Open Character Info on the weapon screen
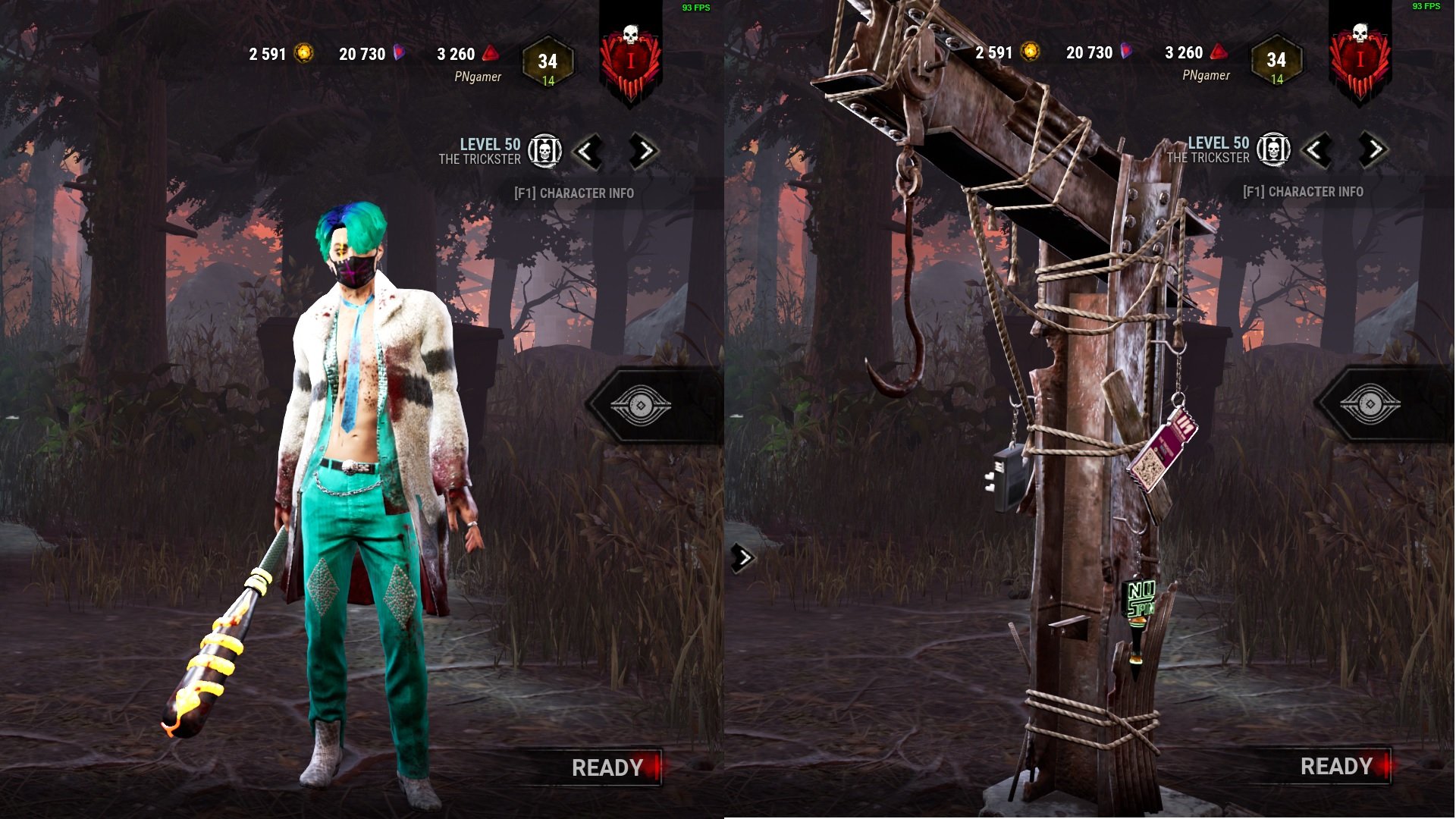The height and width of the screenshot is (819, 1456). click(1303, 193)
